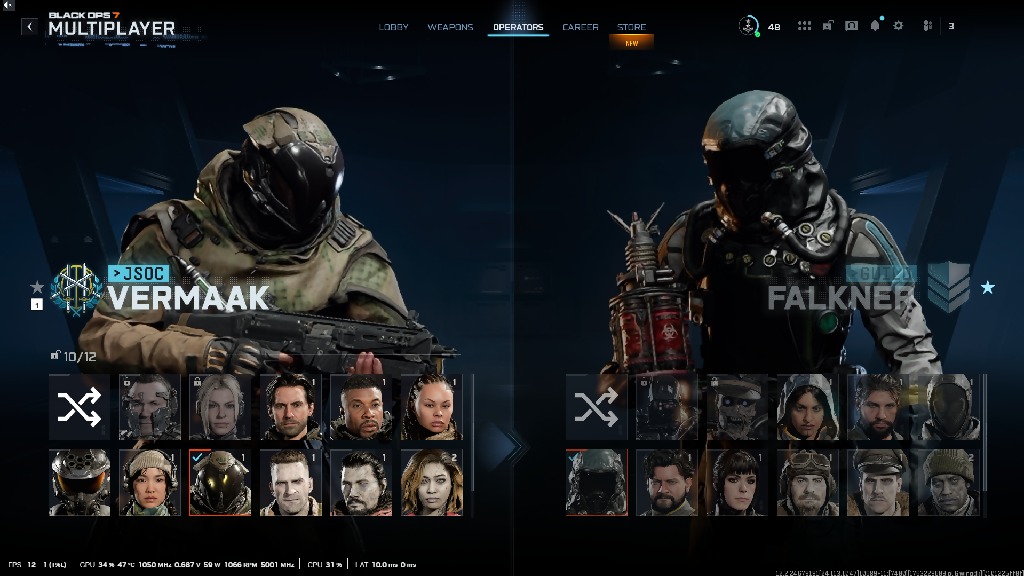Open the grid menu icon

[x=804, y=26]
